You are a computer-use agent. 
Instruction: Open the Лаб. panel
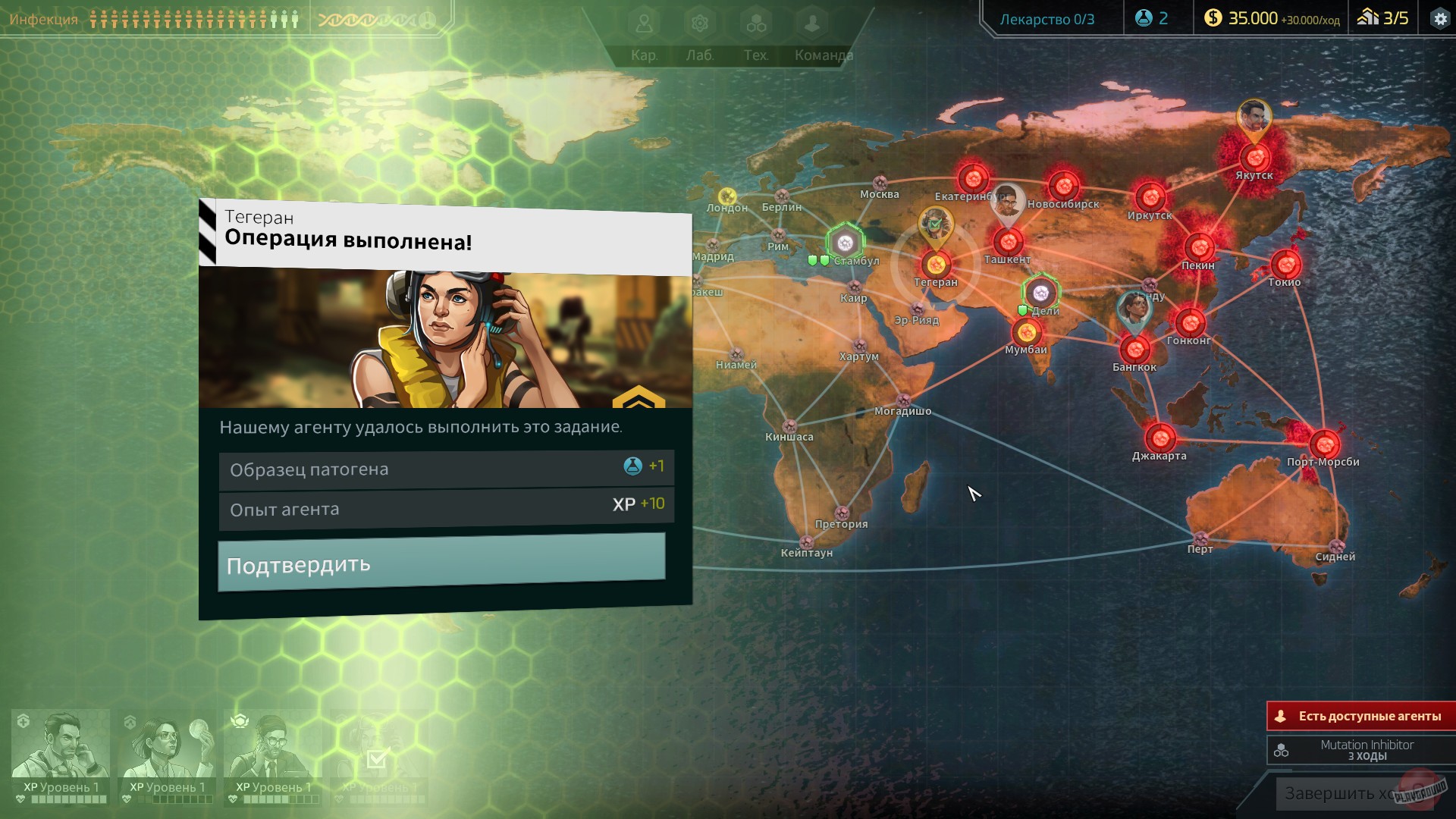699,34
